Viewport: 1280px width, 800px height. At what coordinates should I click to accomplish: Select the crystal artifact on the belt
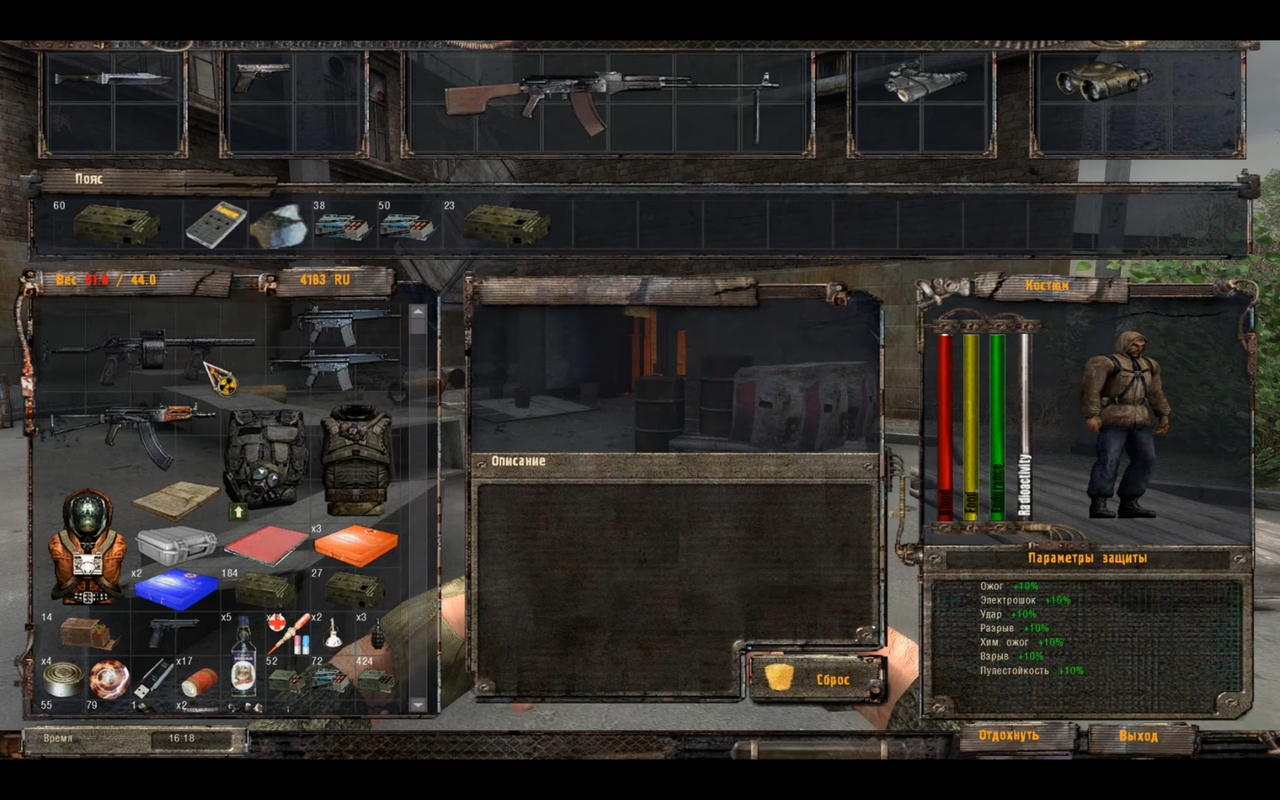278,225
